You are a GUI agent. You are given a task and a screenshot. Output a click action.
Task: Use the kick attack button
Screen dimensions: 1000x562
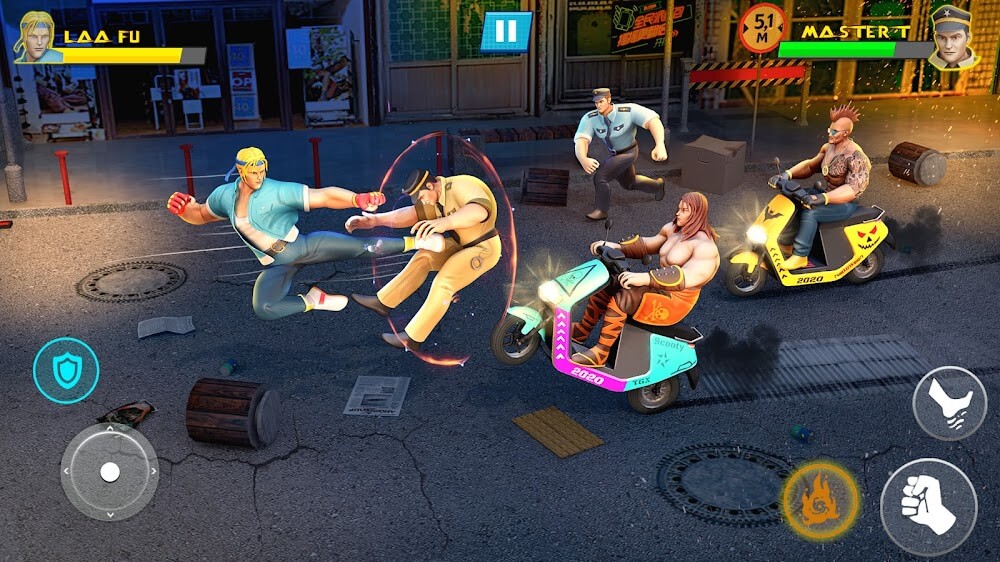(949, 403)
